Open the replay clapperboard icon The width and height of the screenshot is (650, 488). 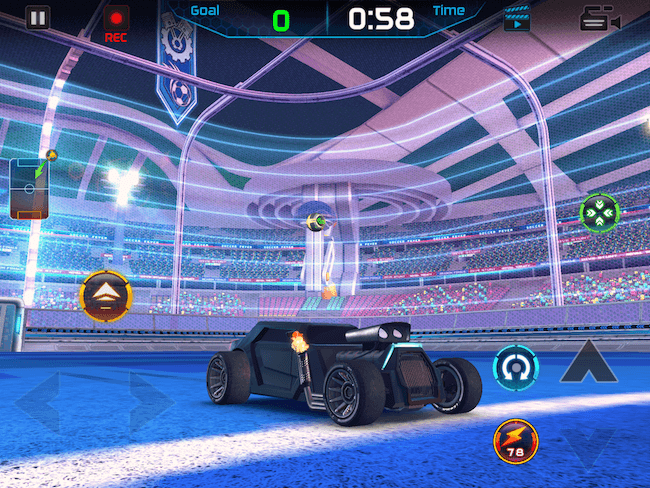click(517, 18)
